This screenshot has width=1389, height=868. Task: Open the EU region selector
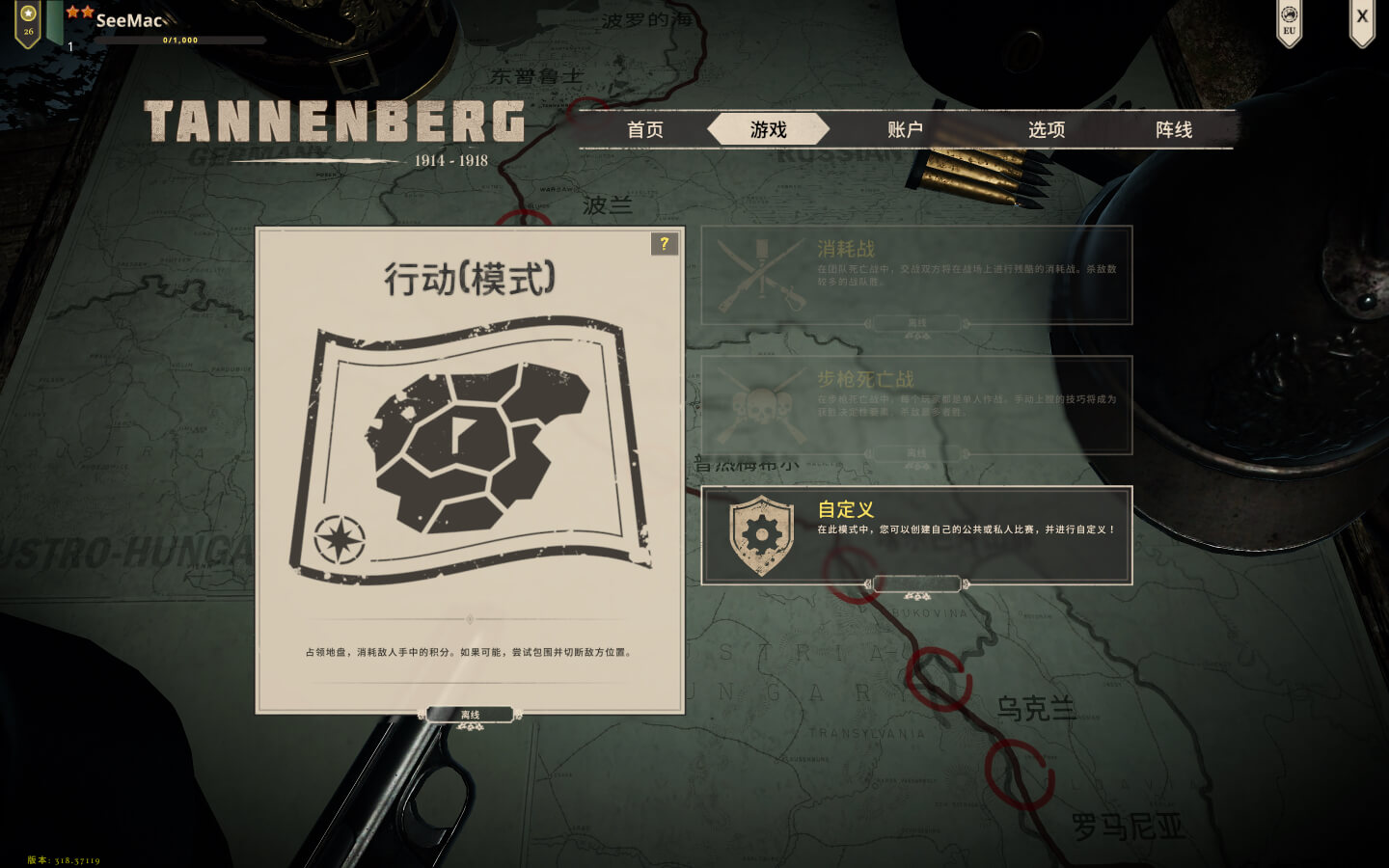tap(1290, 21)
